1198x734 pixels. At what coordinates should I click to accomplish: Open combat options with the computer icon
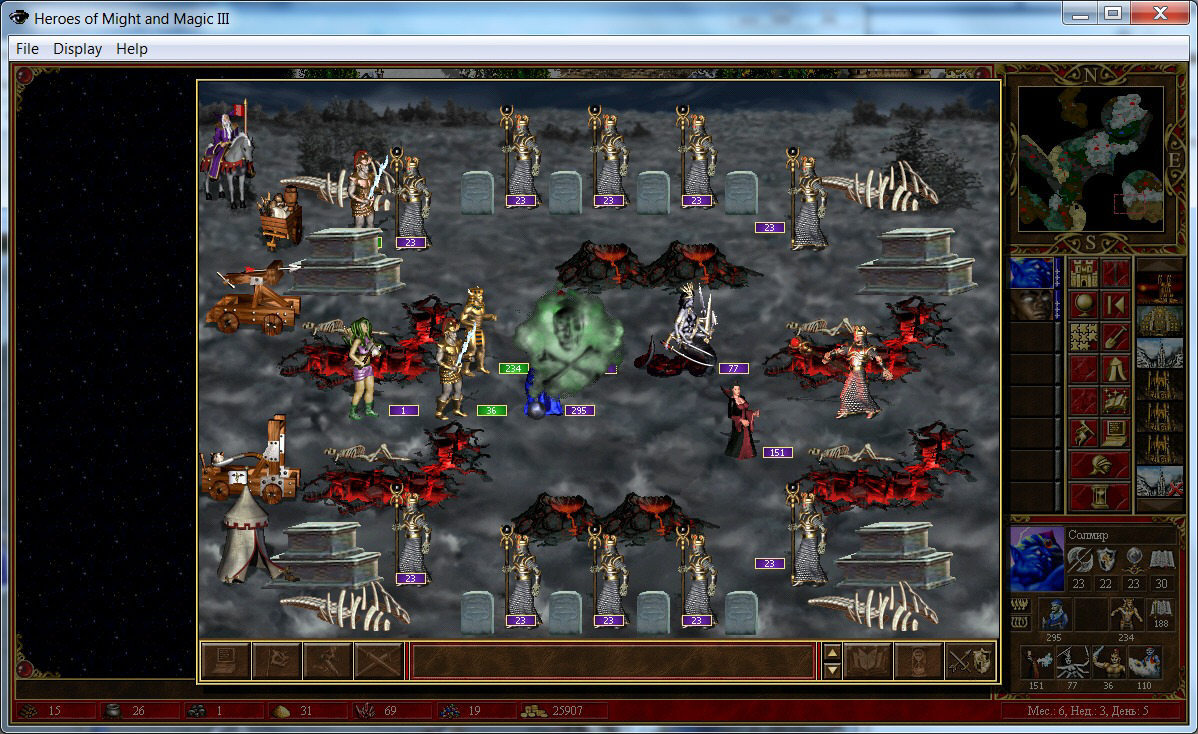click(x=226, y=661)
